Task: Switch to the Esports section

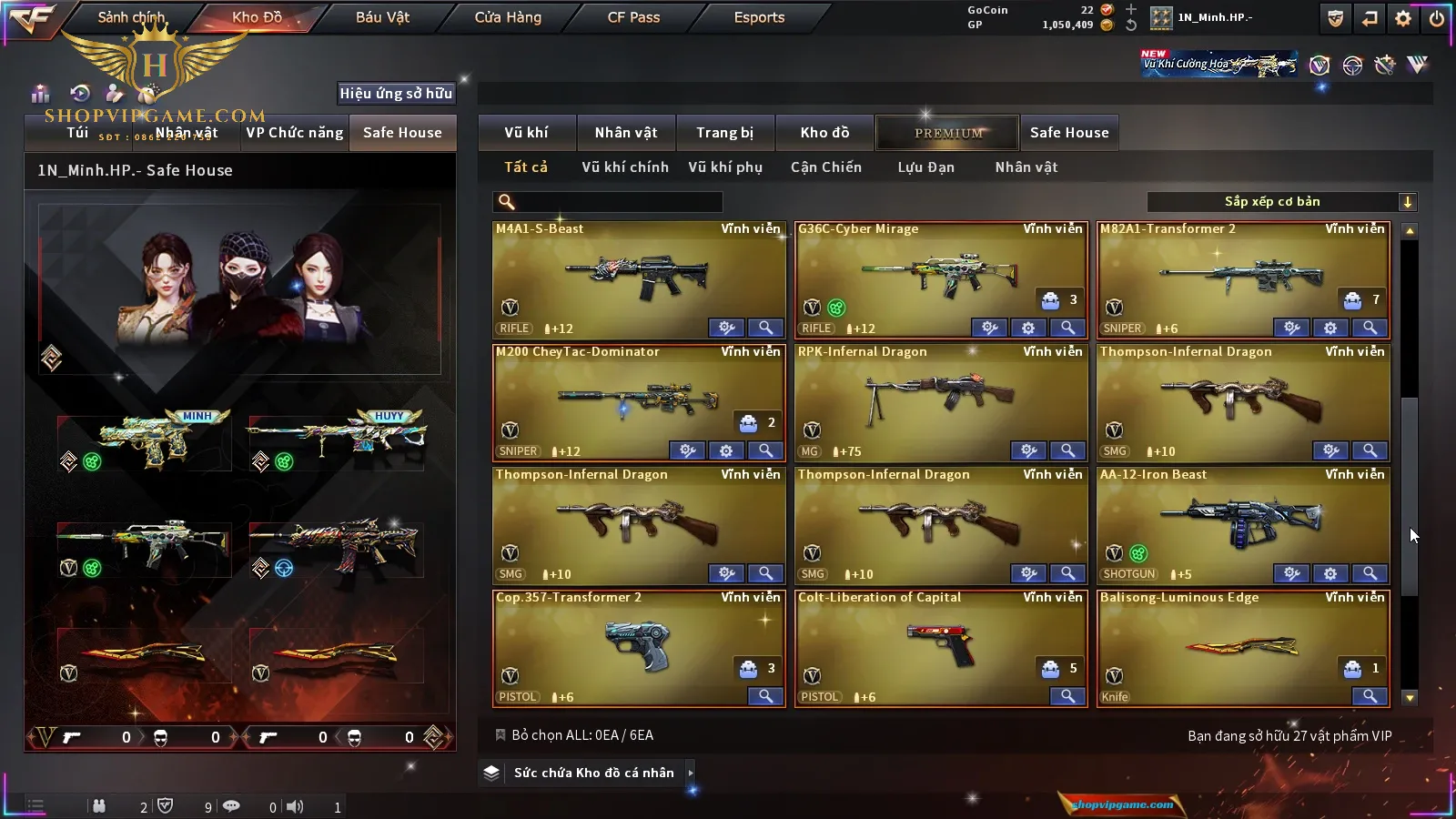Action: click(x=759, y=17)
